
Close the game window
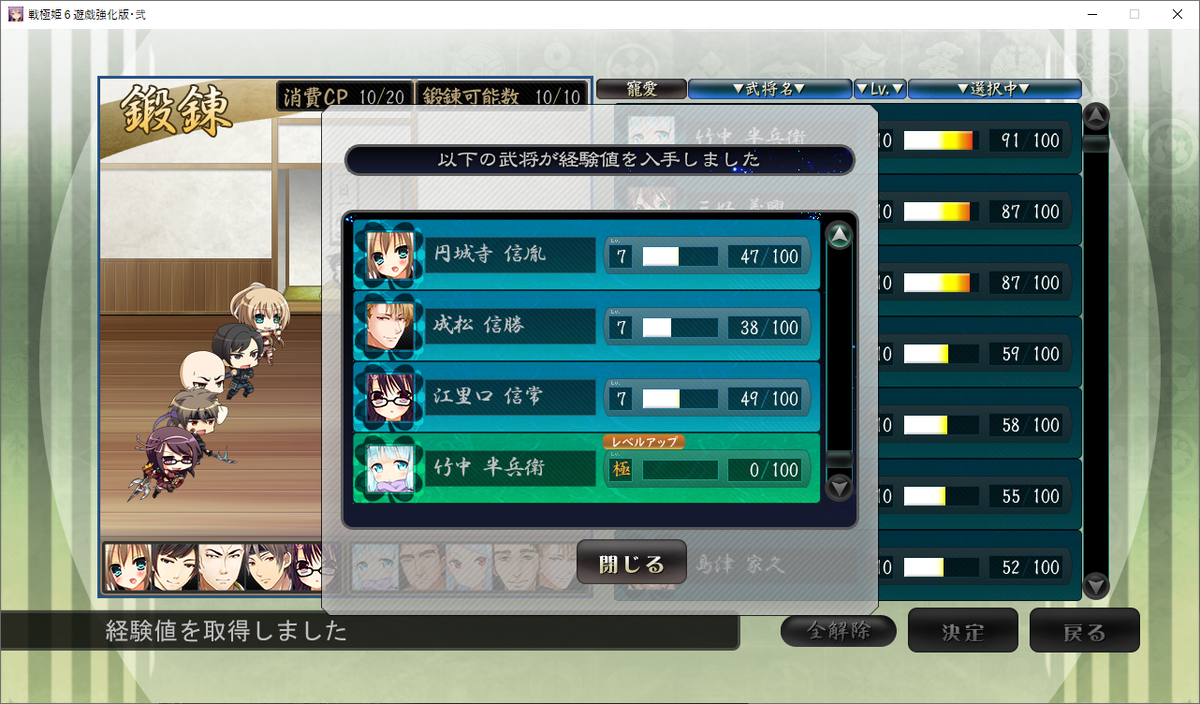coord(1176,14)
